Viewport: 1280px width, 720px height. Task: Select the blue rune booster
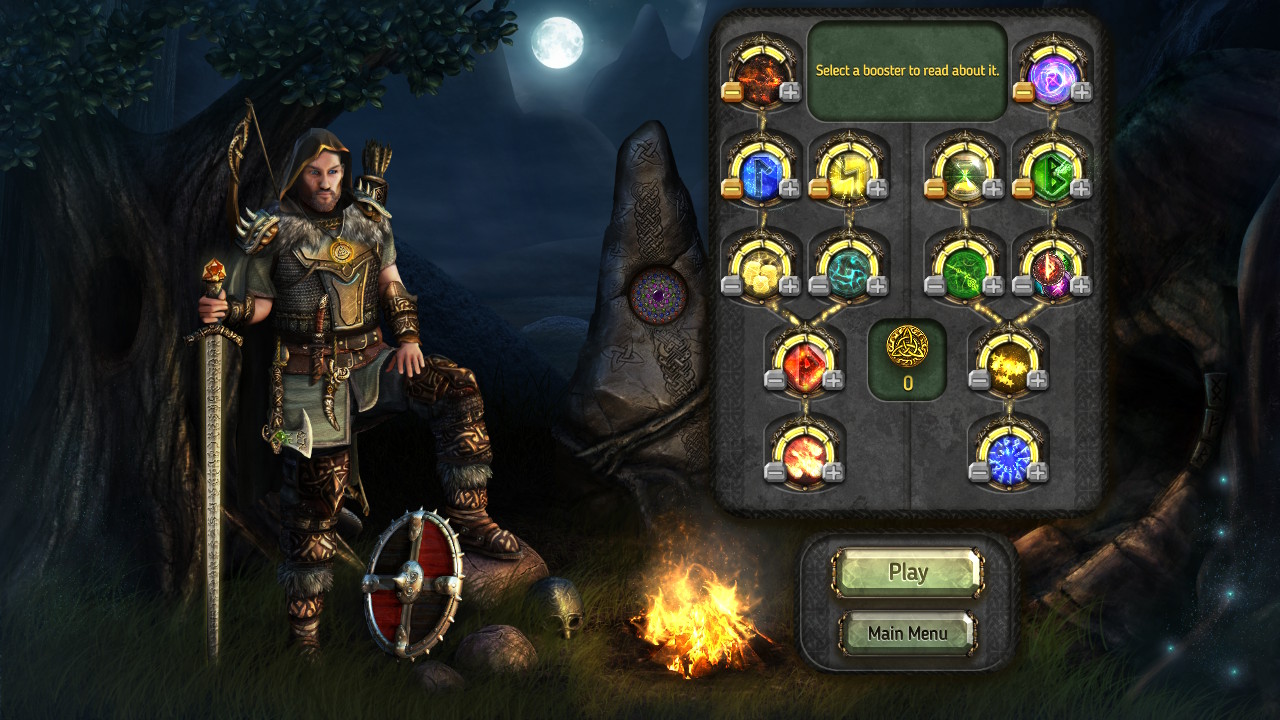[760, 172]
